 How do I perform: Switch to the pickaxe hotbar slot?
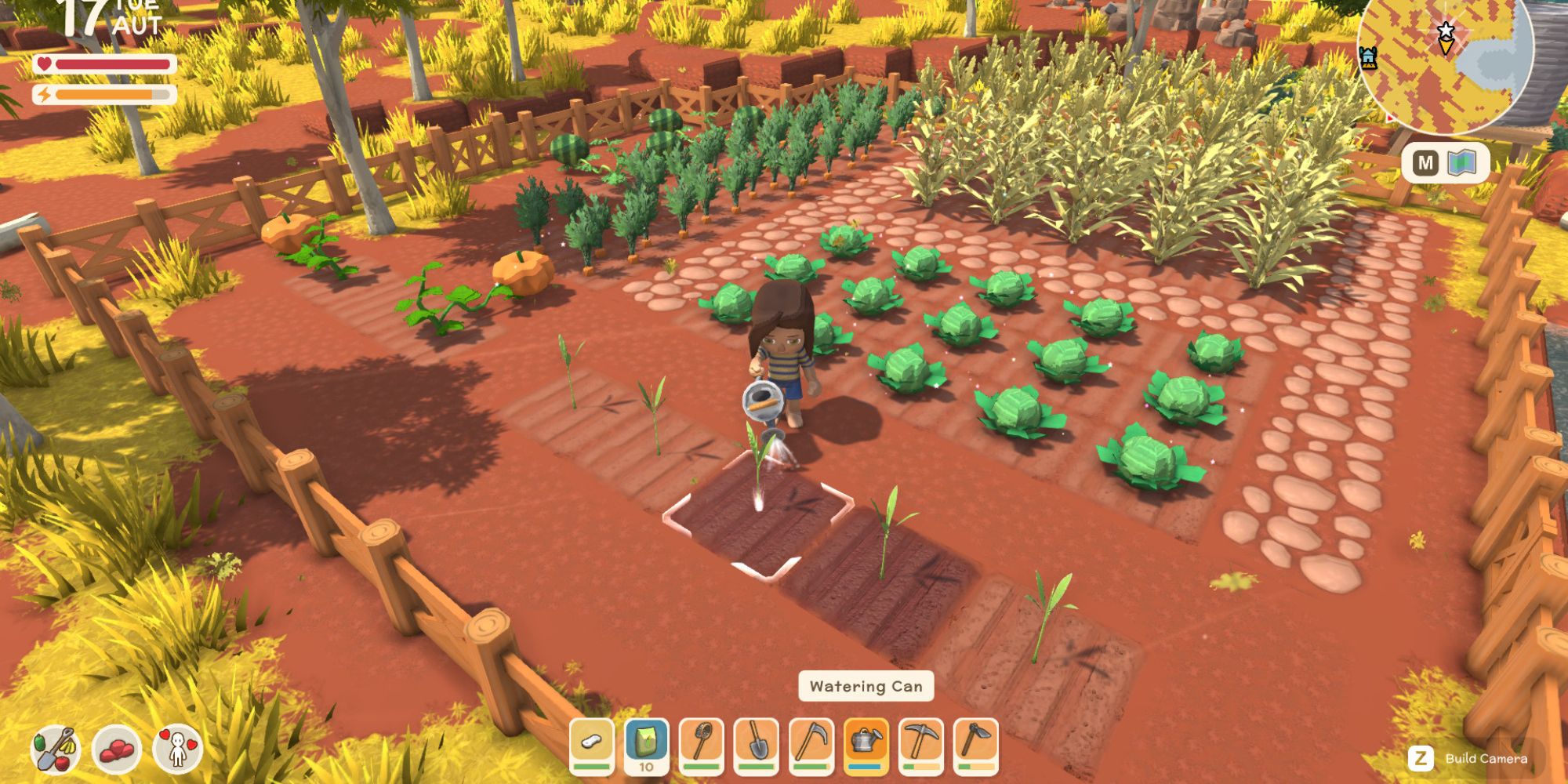(x=921, y=744)
